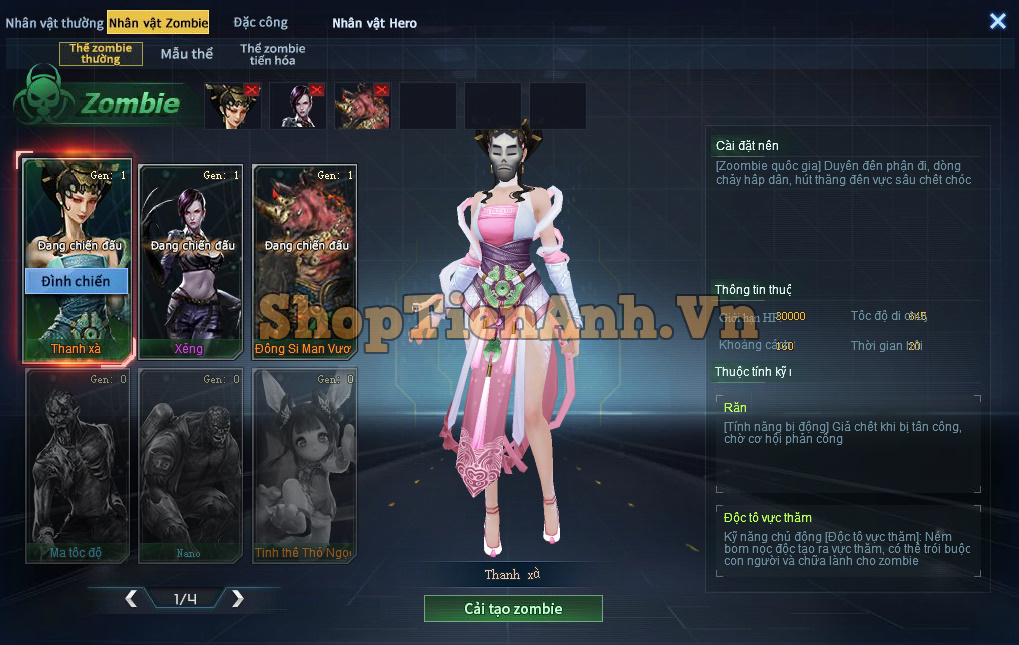Close the character window
This screenshot has width=1019, height=645.
997,21
